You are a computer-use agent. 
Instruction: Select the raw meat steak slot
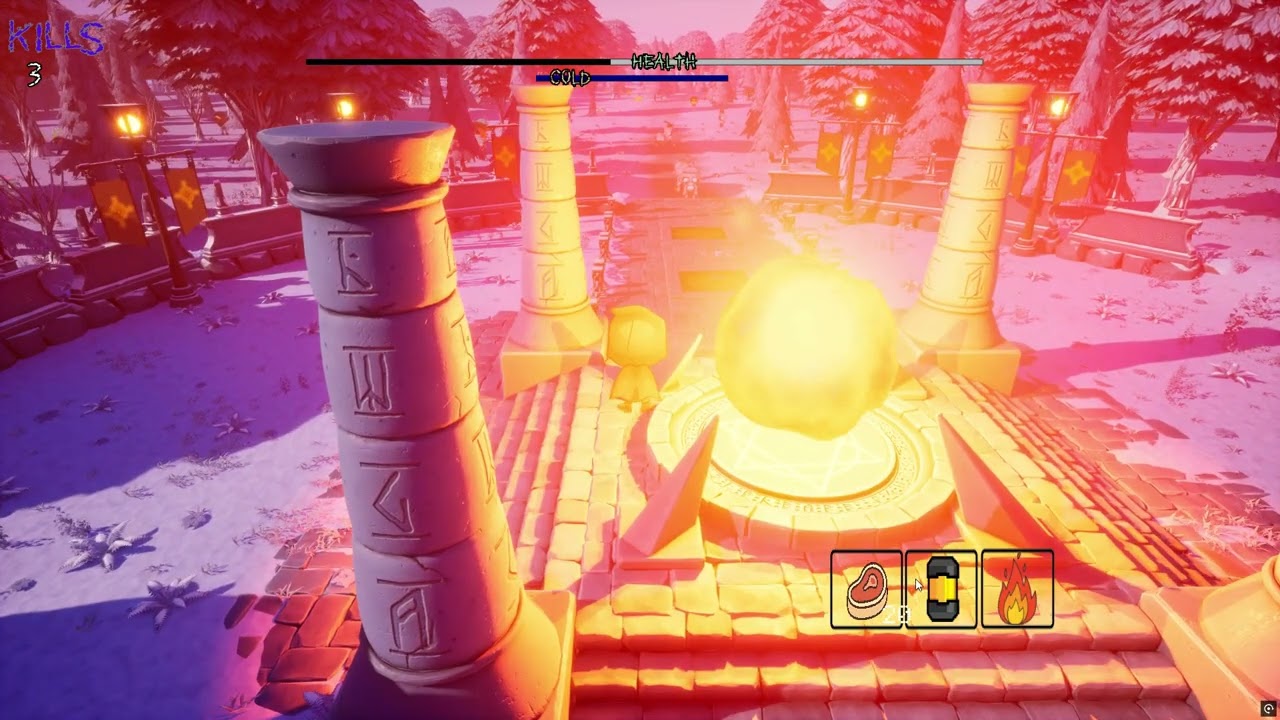(x=866, y=590)
